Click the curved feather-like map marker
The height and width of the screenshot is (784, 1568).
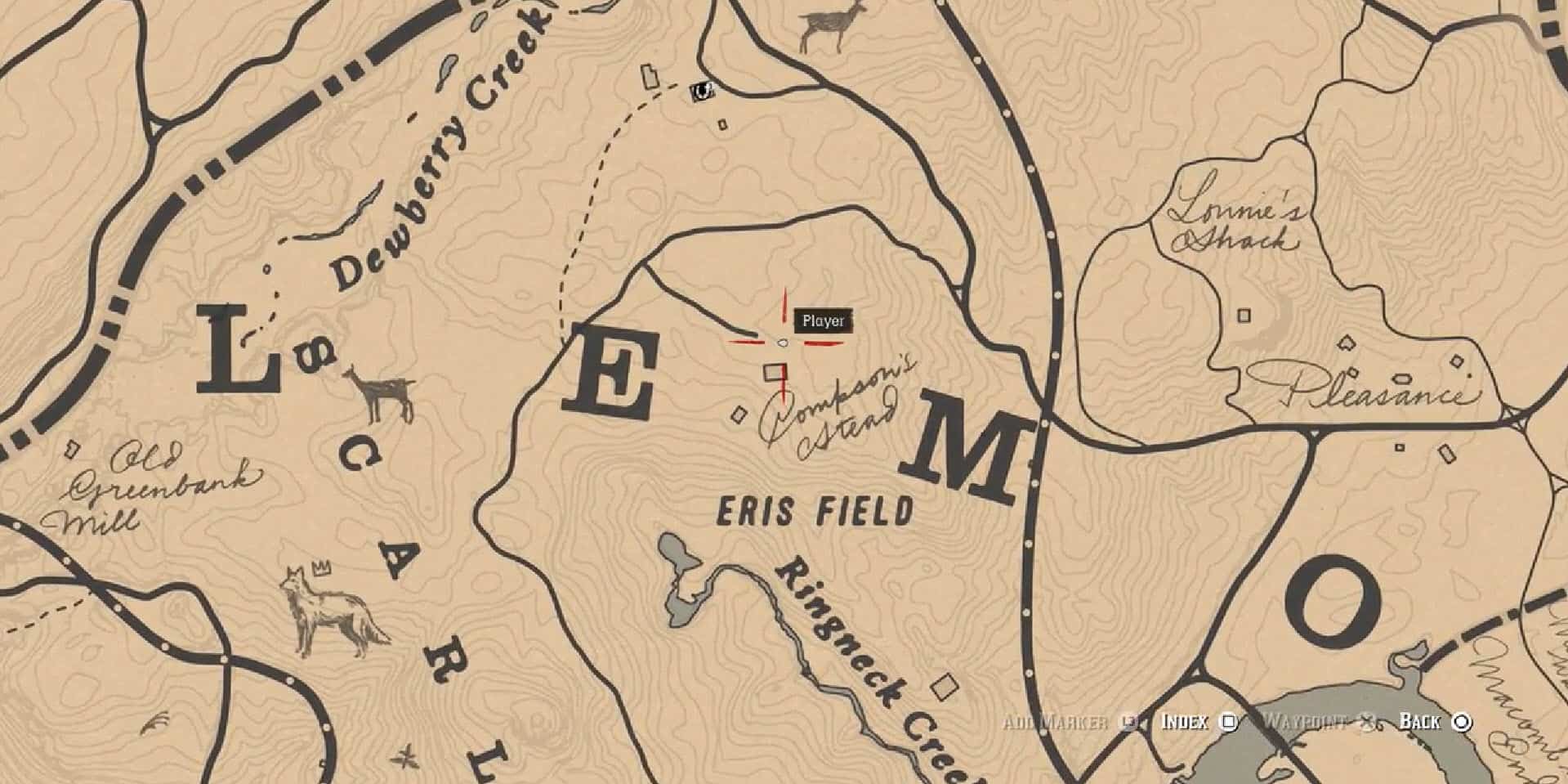click(x=155, y=723)
